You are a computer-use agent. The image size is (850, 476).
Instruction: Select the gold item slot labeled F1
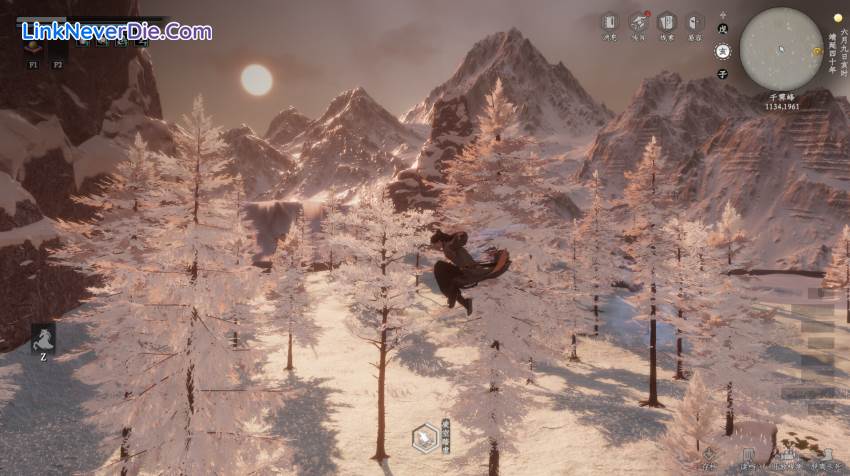click(x=33, y=46)
